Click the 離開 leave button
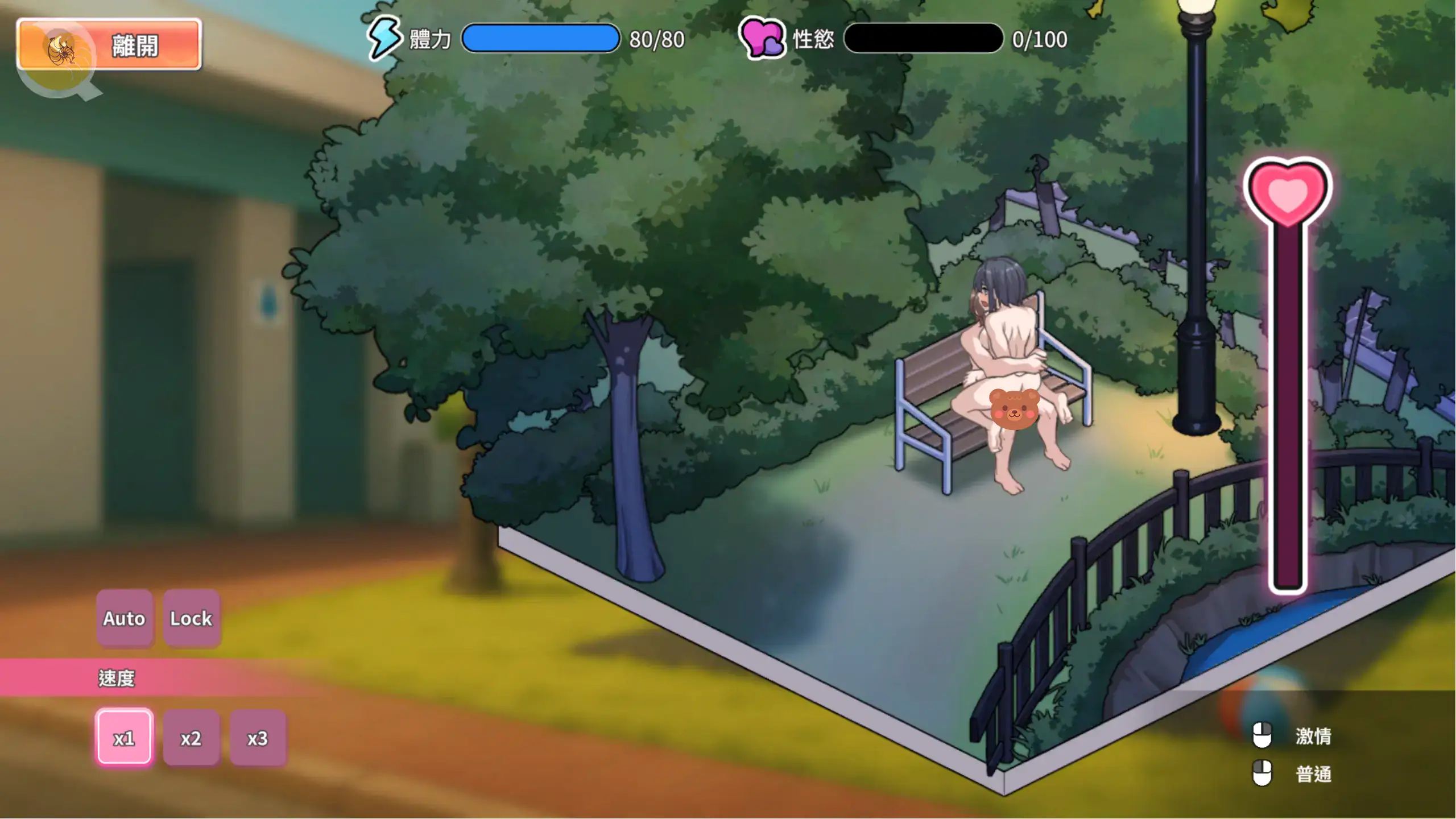 tap(109, 45)
